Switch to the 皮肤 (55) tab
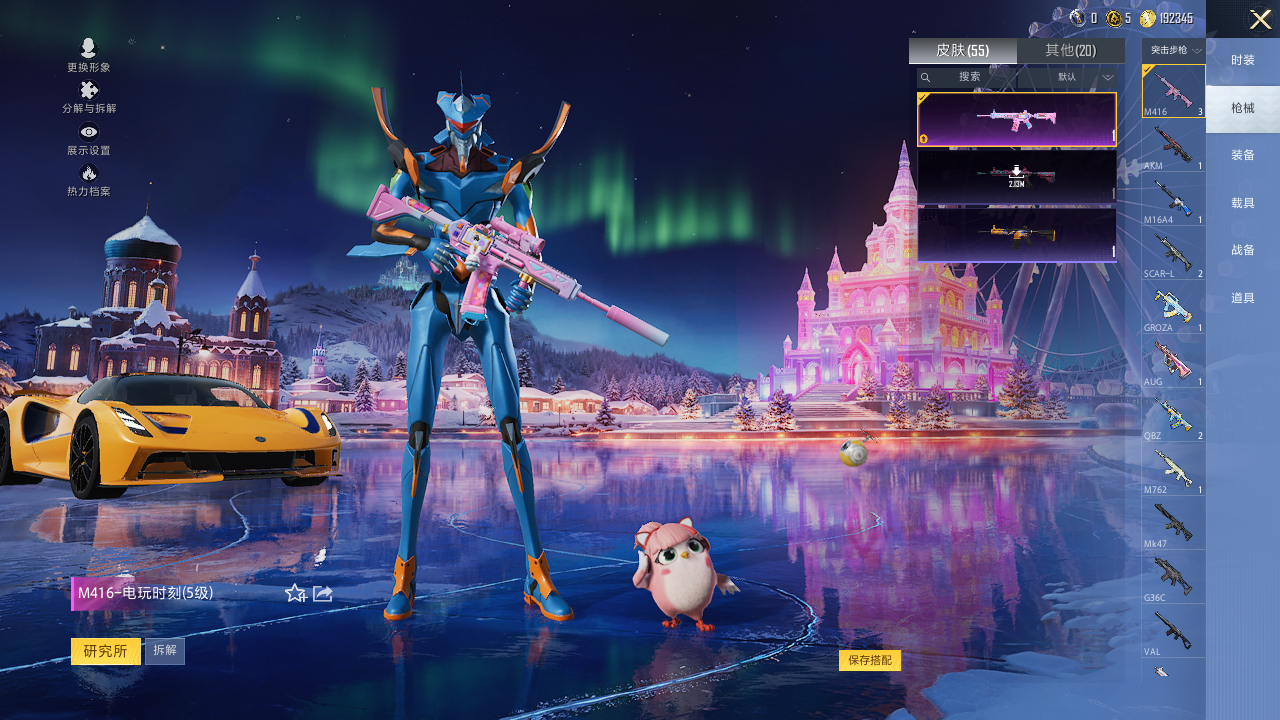The width and height of the screenshot is (1280, 720). click(x=962, y=51)
